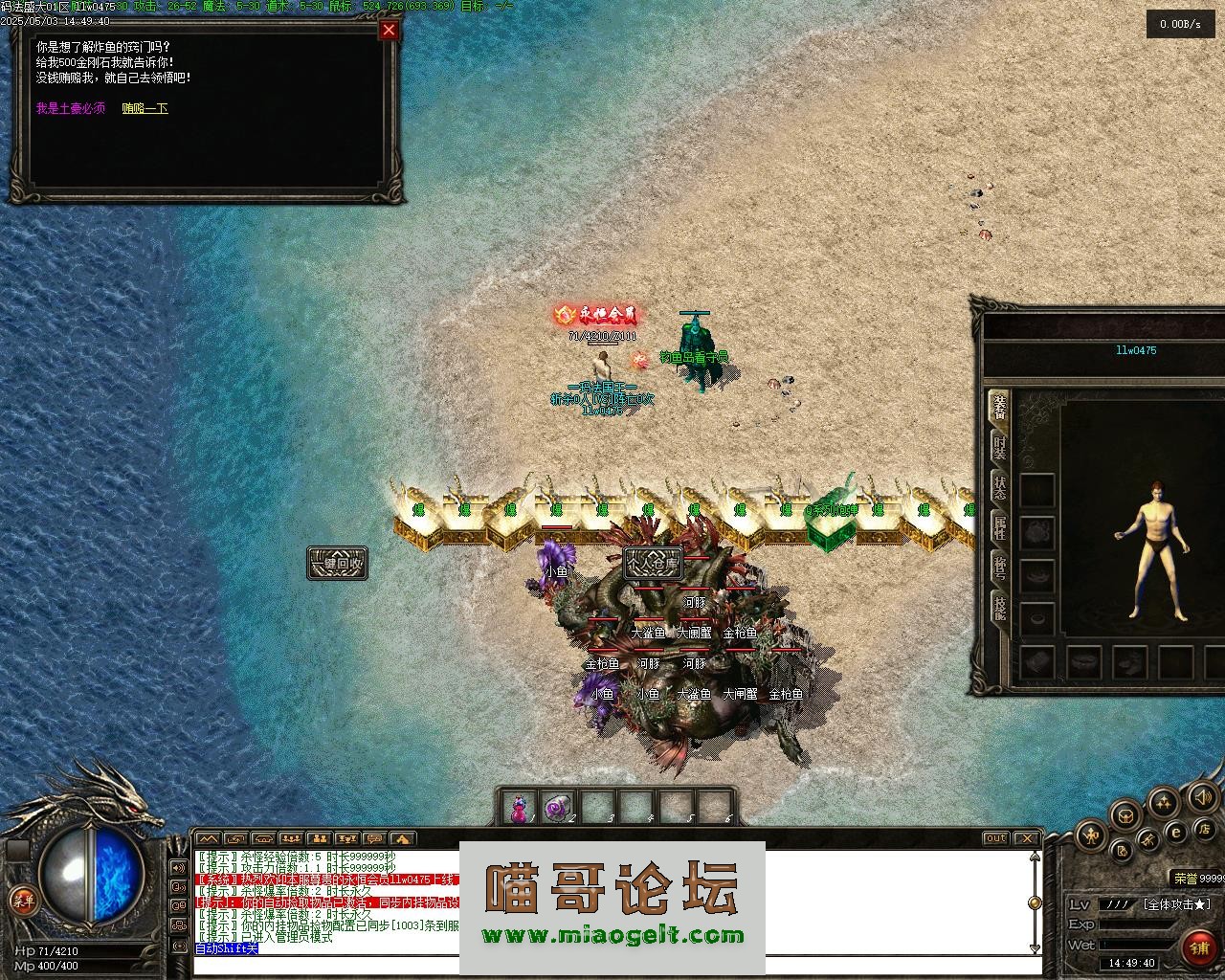
Task: Show the 属性 attributes tab
Action: [x=999, y=527]
